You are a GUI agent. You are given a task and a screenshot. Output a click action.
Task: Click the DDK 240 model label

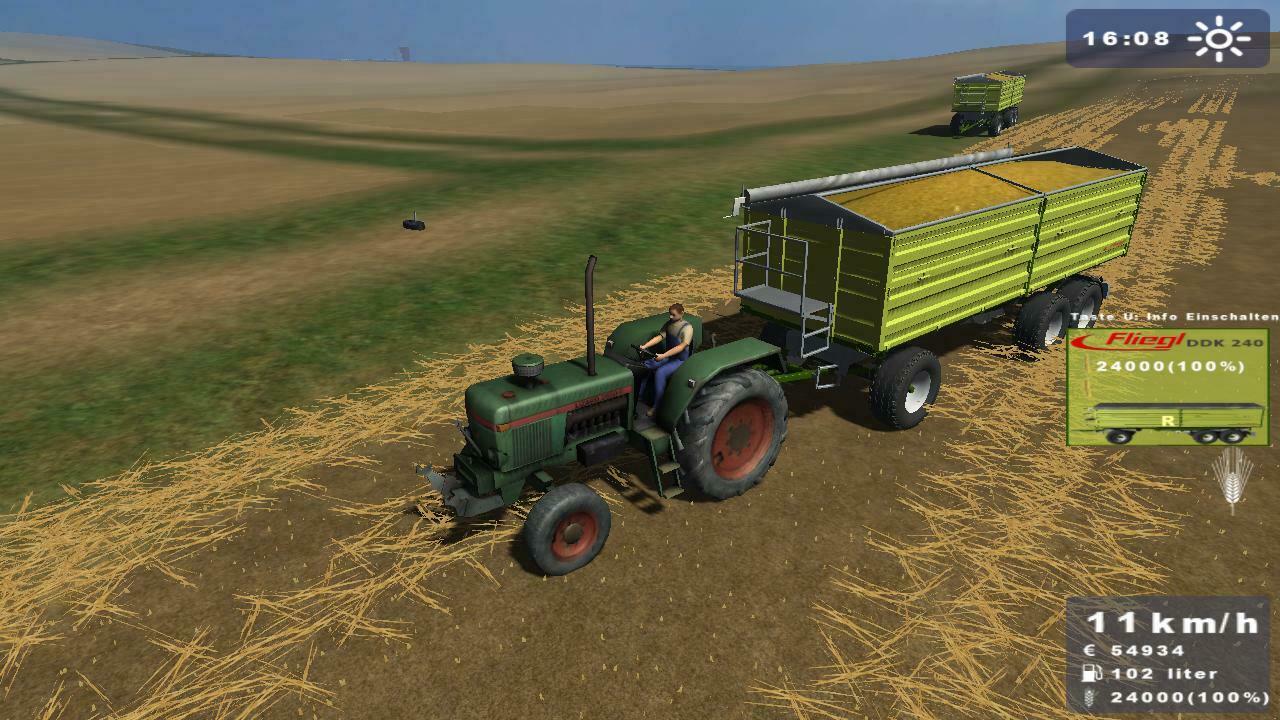click(1223, 344)
